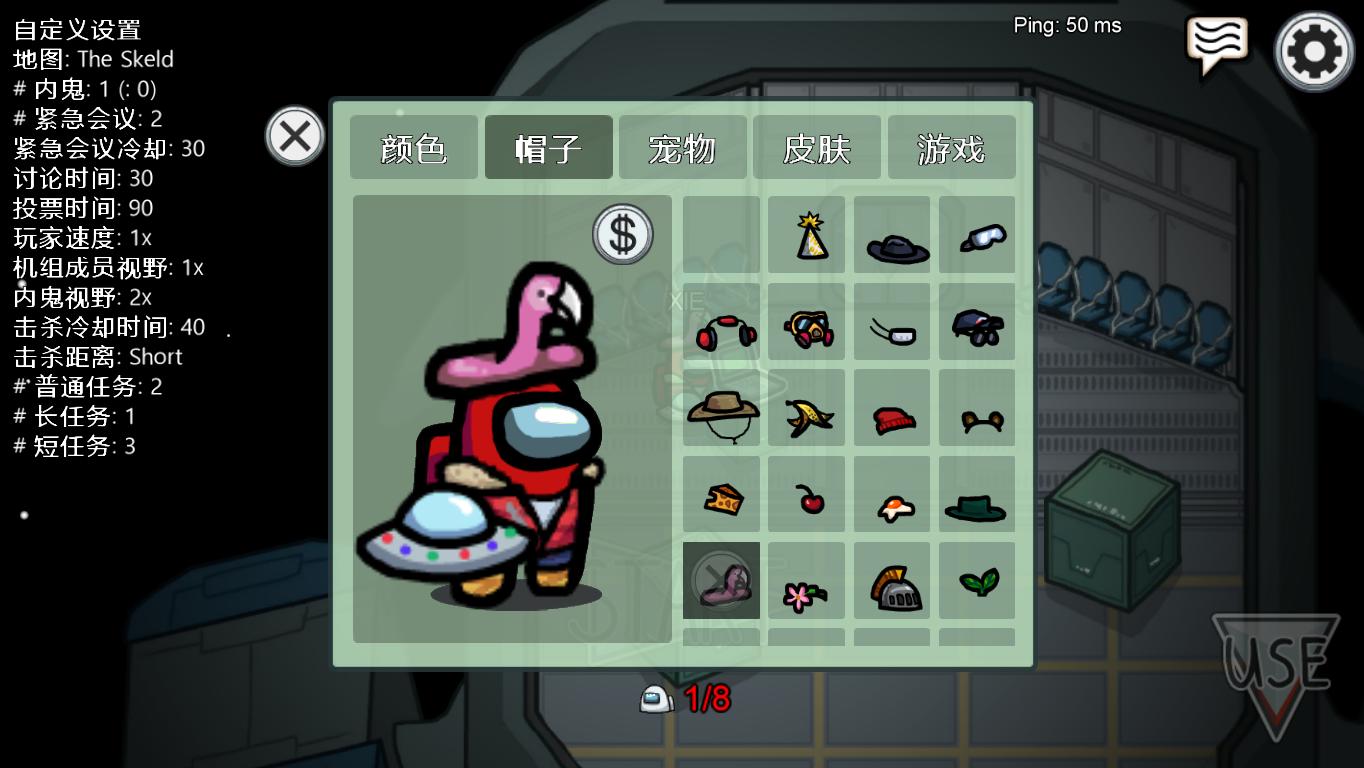The width and height of the screenshot is (1364, 768).
Task: Select the empty no-hat slot
Action: click(722, 236)
